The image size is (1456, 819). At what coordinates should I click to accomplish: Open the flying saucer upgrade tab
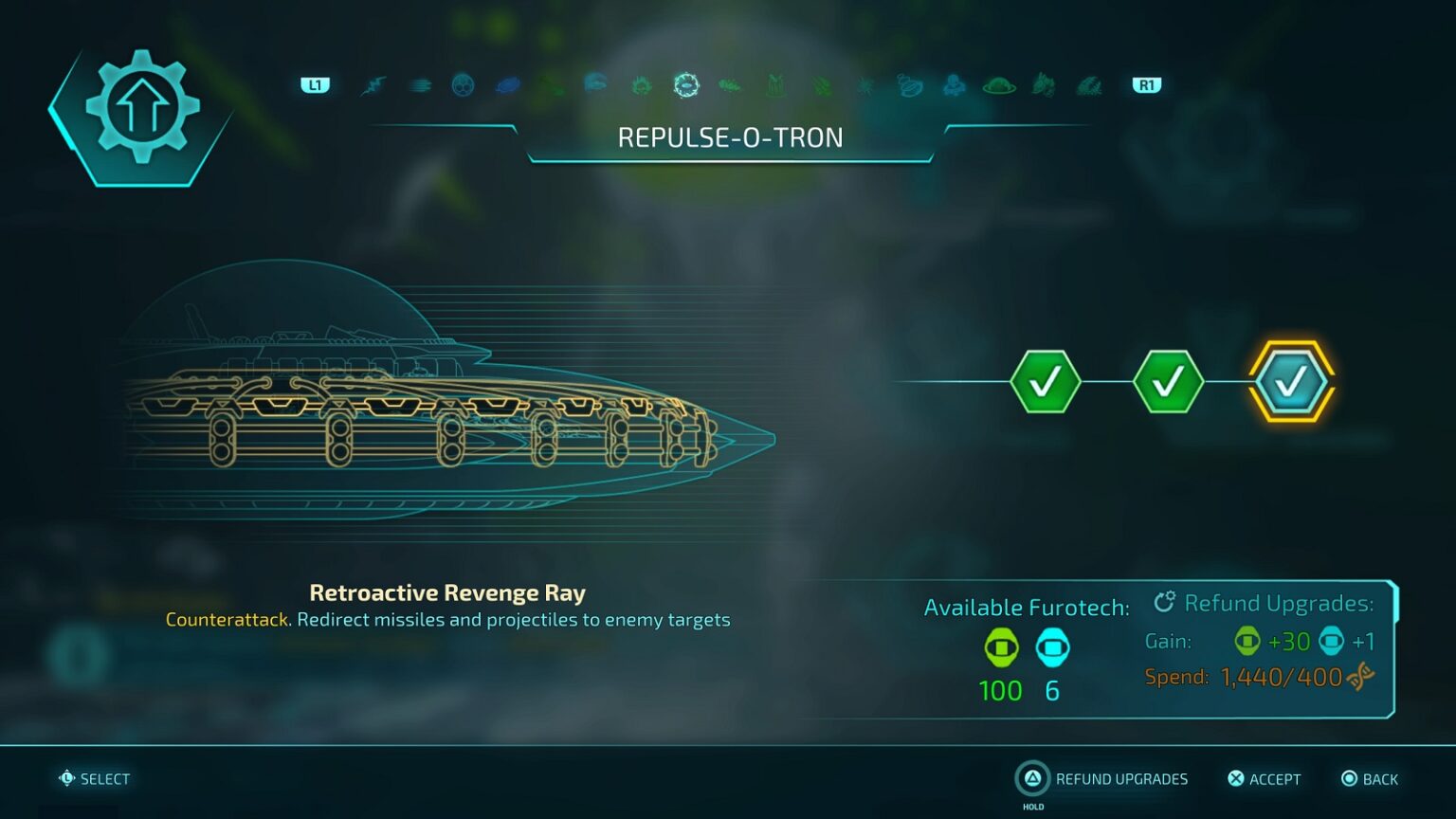point(999,86)
